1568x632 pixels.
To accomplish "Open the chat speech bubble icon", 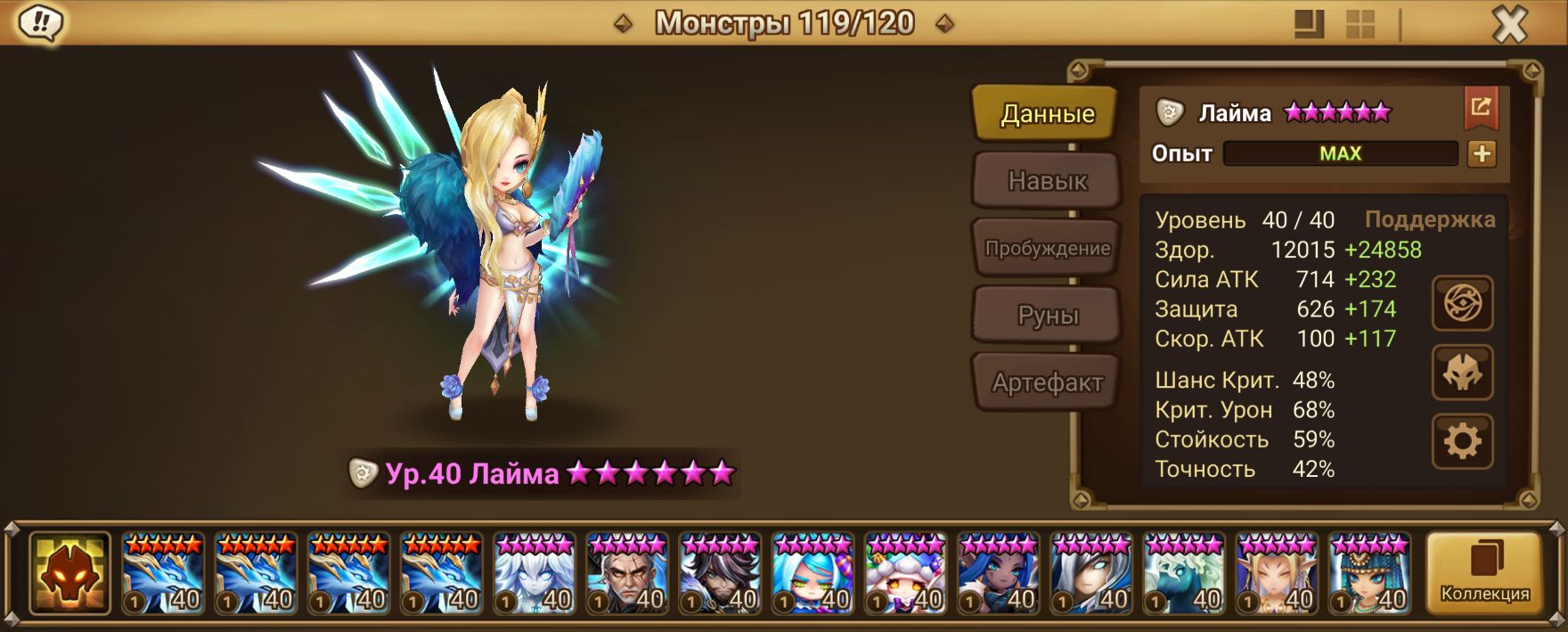I will pyautogui.click(x=39, y=23).
